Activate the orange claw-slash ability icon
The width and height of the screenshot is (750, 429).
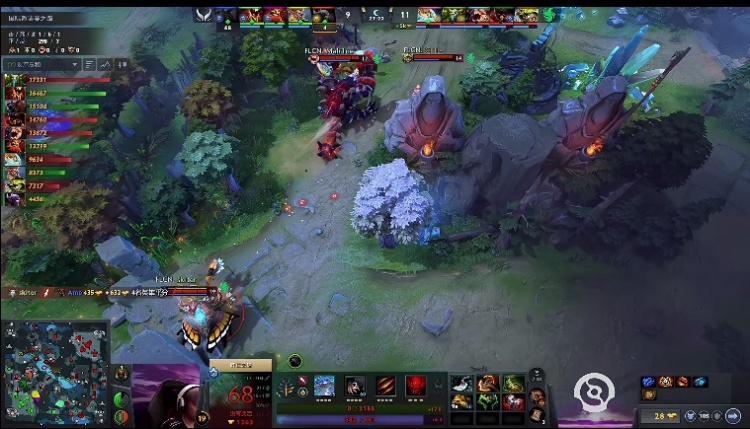(x=386, y=385)
